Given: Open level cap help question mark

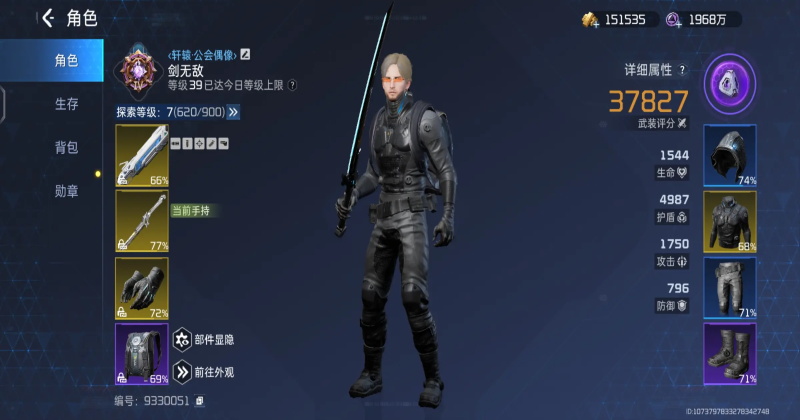Looking at the screenshot, I should point(292,86).
